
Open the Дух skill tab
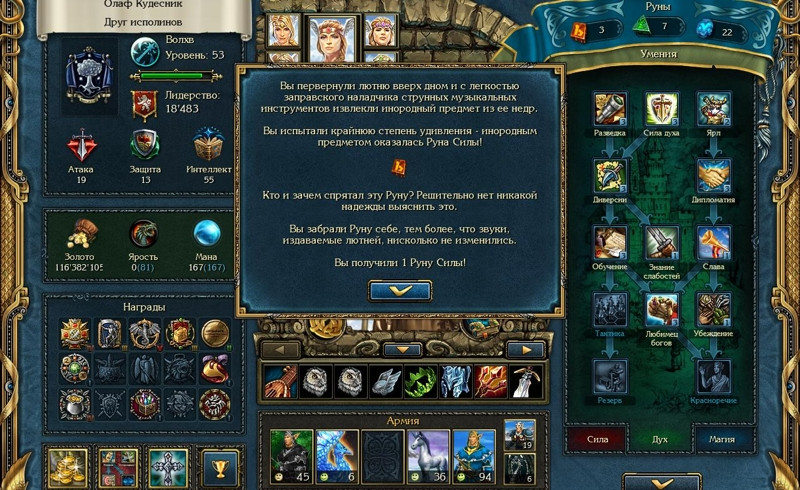tap(661, 437)
